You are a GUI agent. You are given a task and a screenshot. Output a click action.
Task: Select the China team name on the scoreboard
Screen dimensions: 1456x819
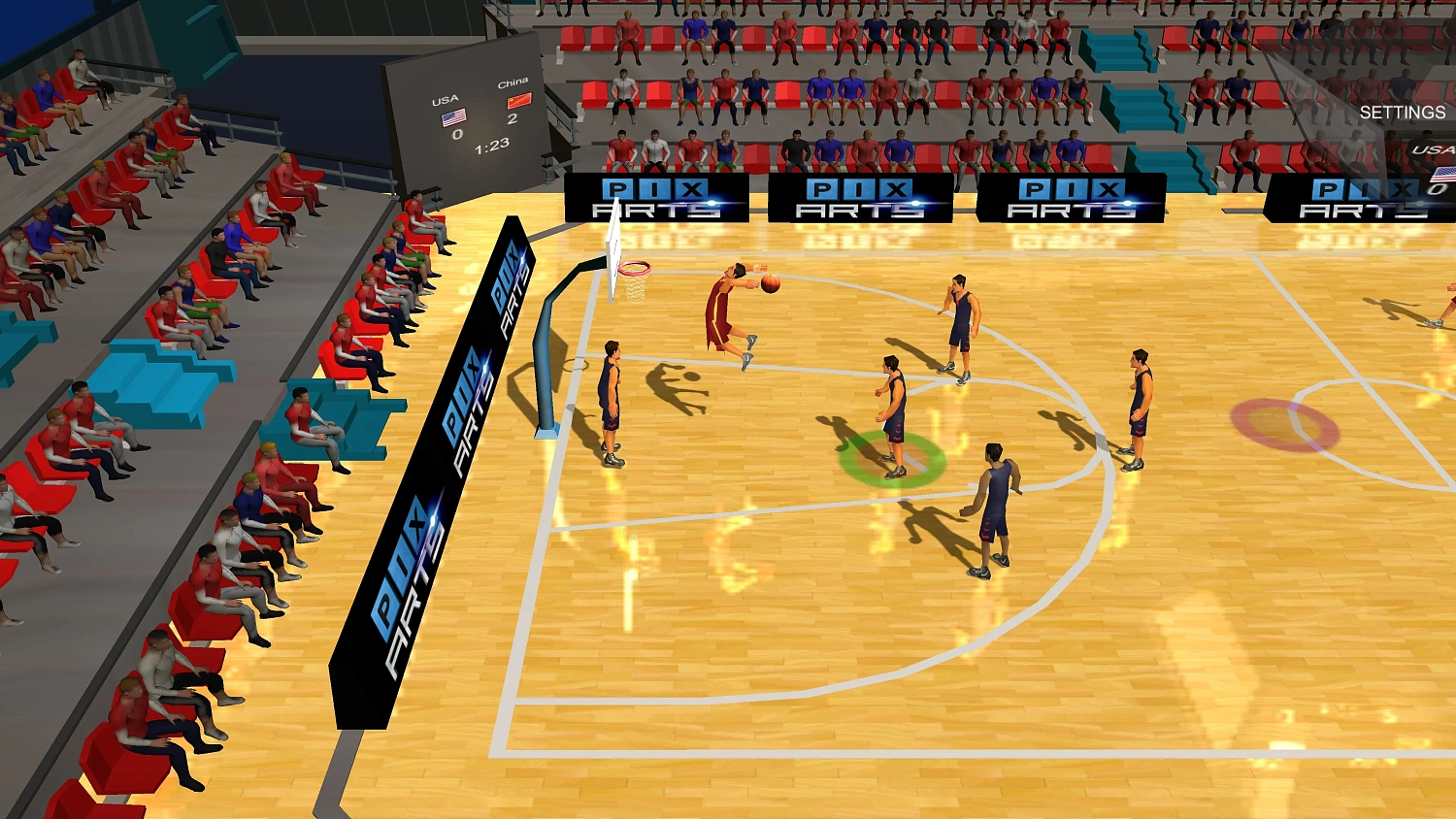click(x=514, y=82)
